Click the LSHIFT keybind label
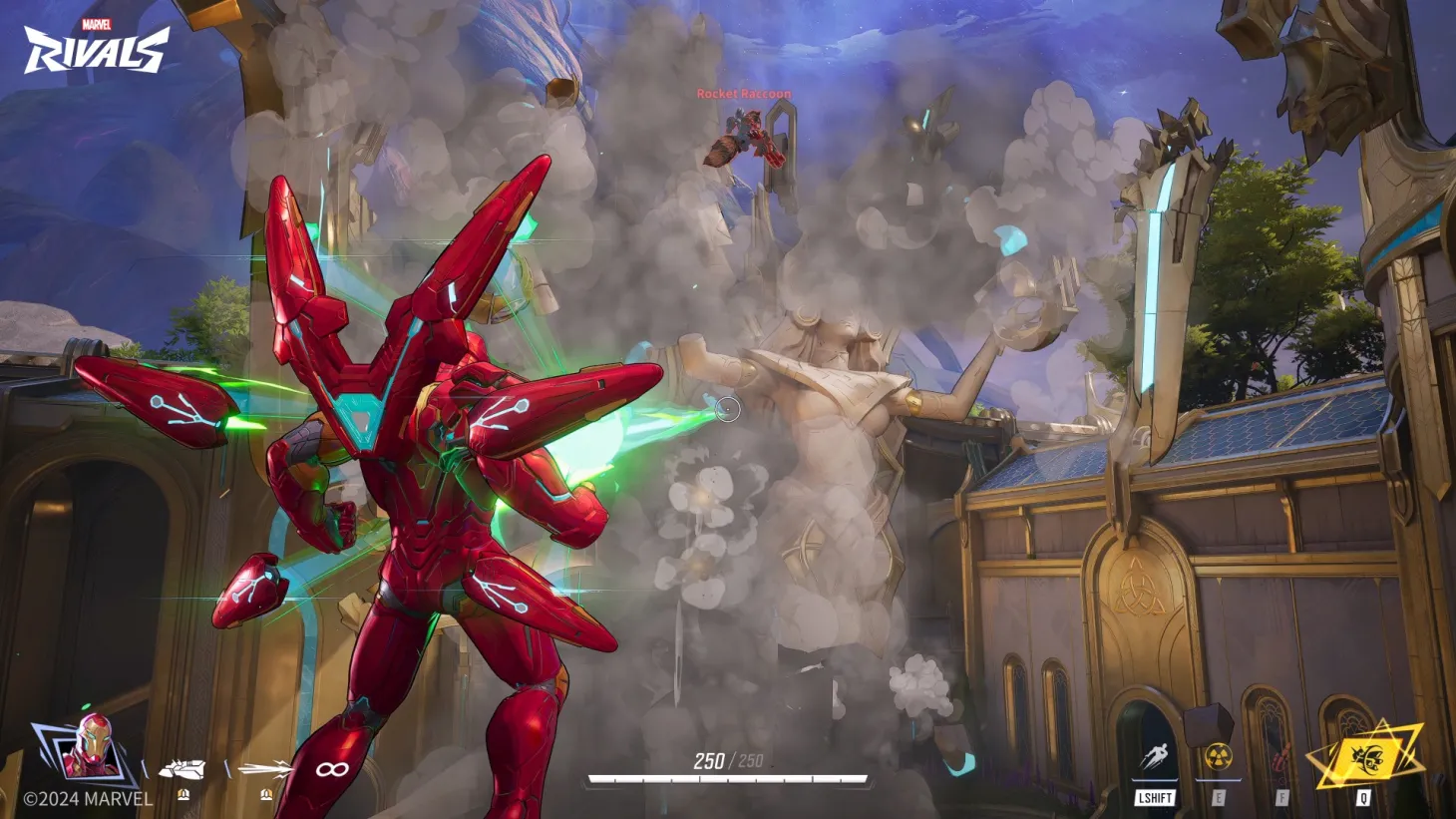 [1155, 798]
